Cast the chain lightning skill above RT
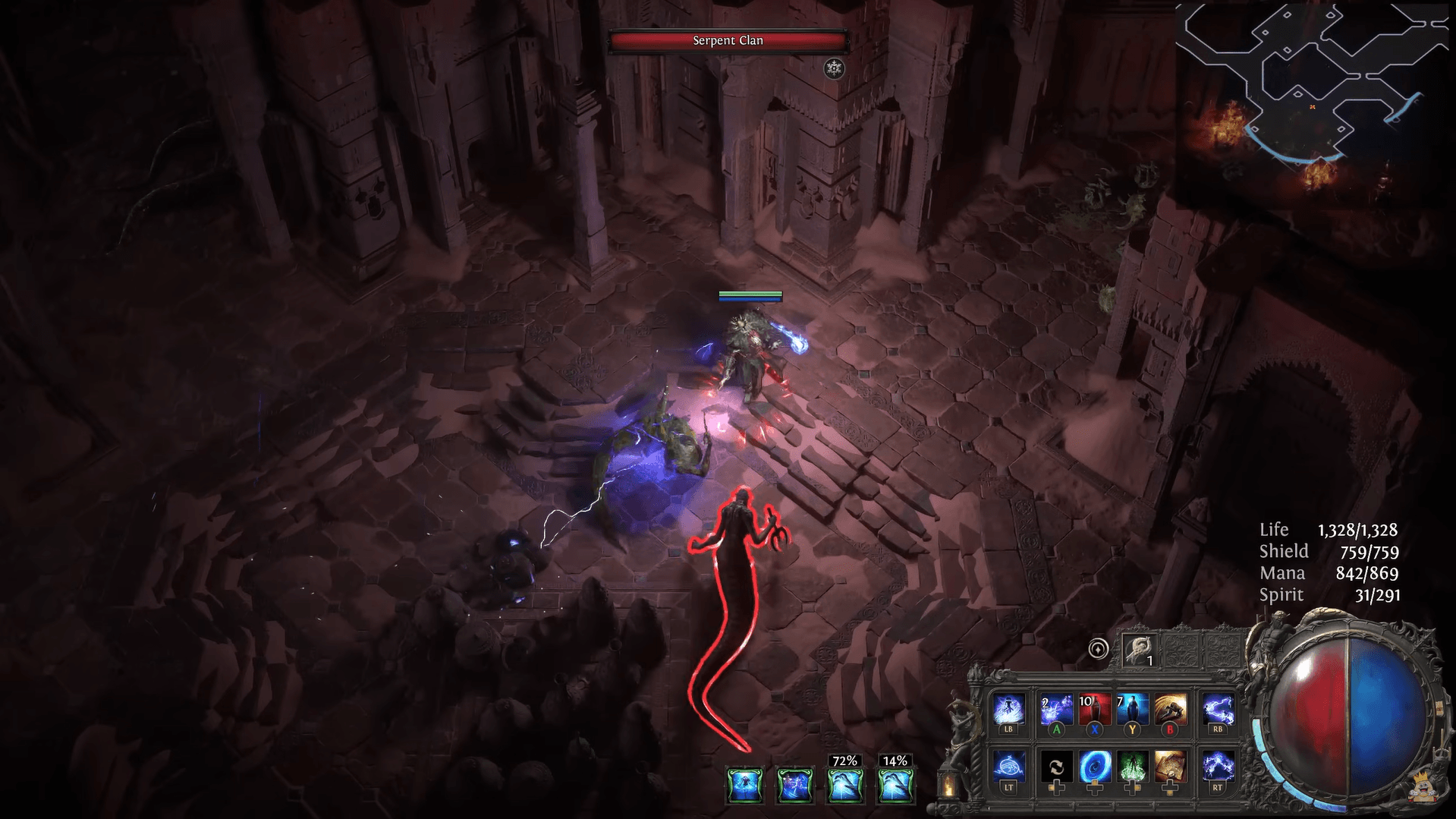This screenshot has width=1456, height=819. [1217, 767]
